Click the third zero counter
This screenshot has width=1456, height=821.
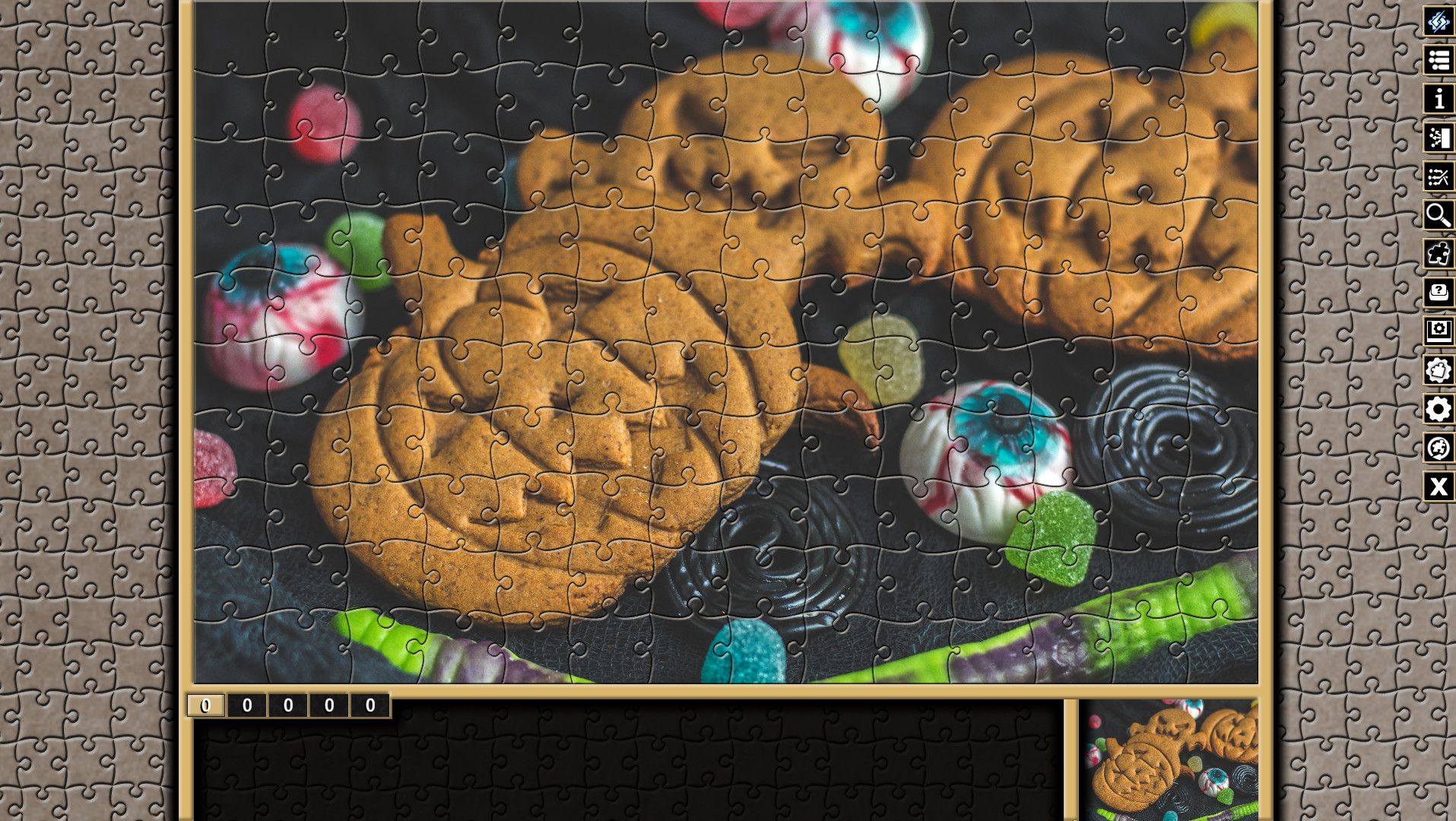coord(287,705)
